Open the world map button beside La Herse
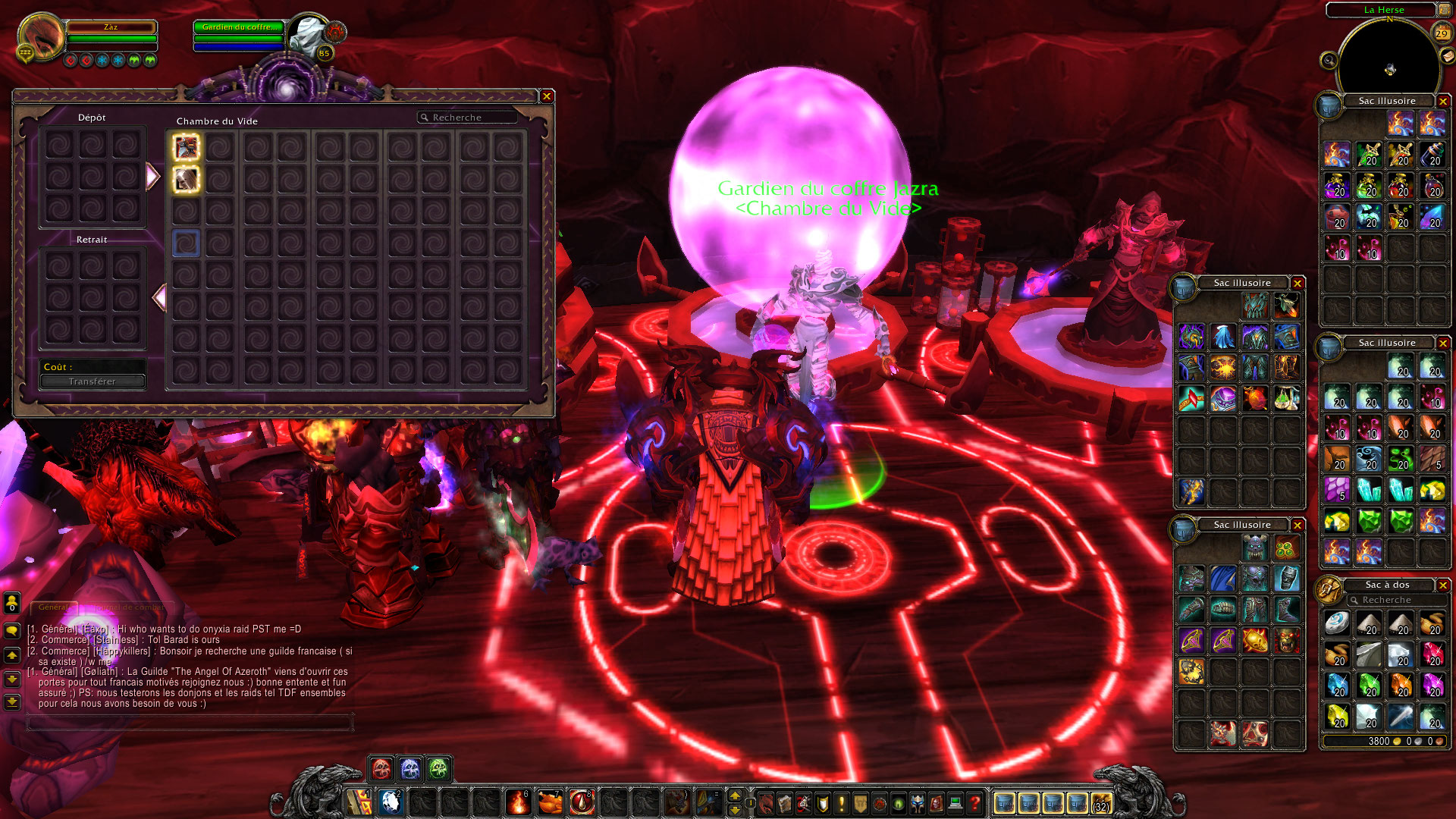The image size is (1456, 819). 1444,10
